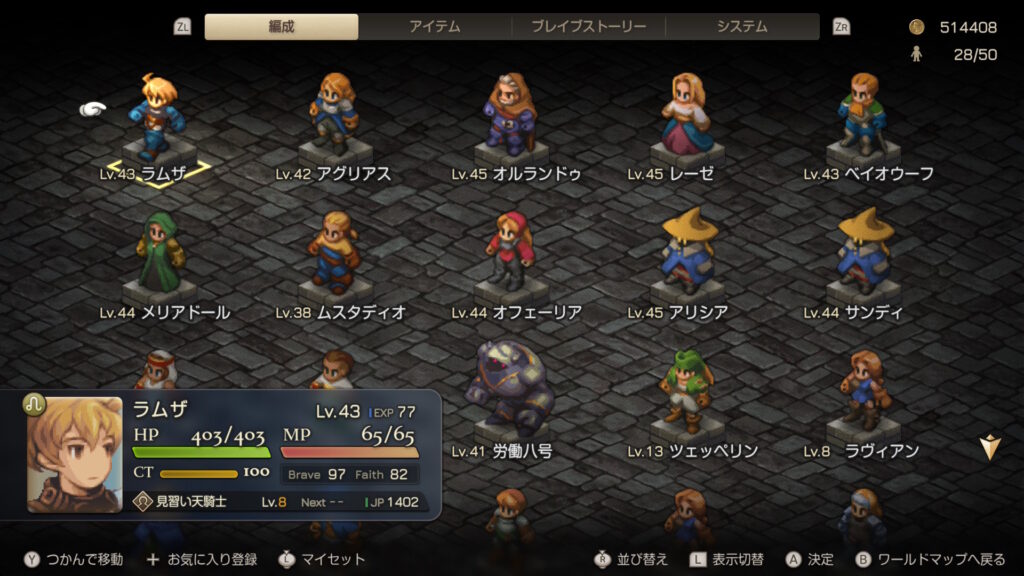Open the アイテム tab
Viewport: 1024px width, 576px height.
point(435,27)
